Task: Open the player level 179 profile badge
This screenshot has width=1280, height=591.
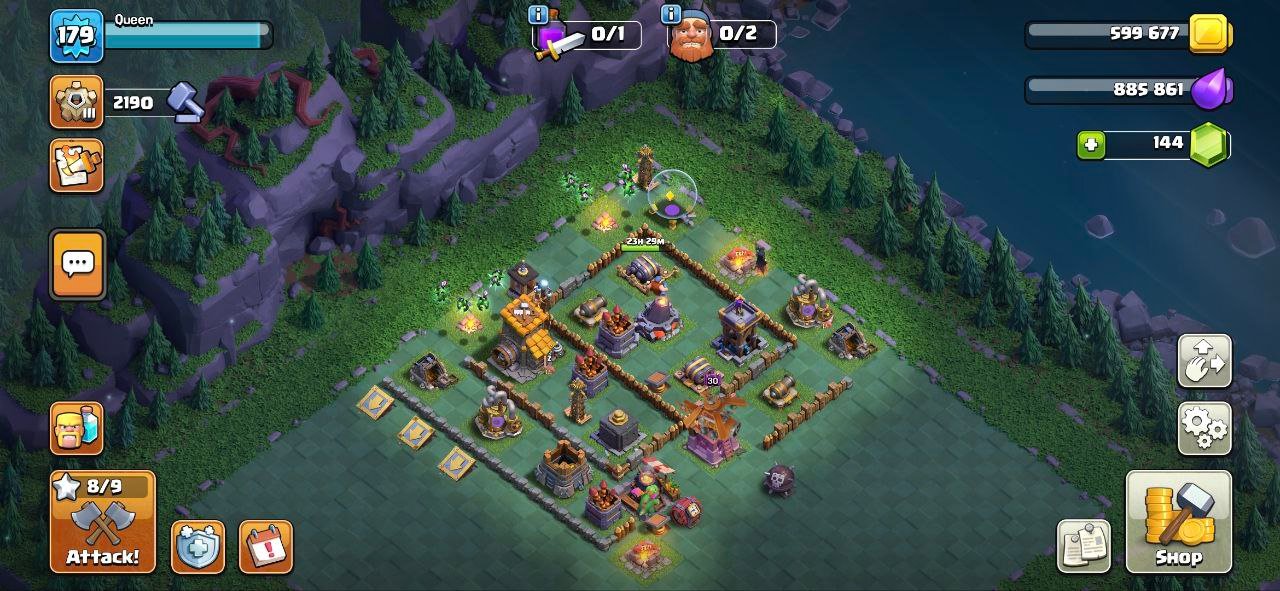Action: coord(76,36)
